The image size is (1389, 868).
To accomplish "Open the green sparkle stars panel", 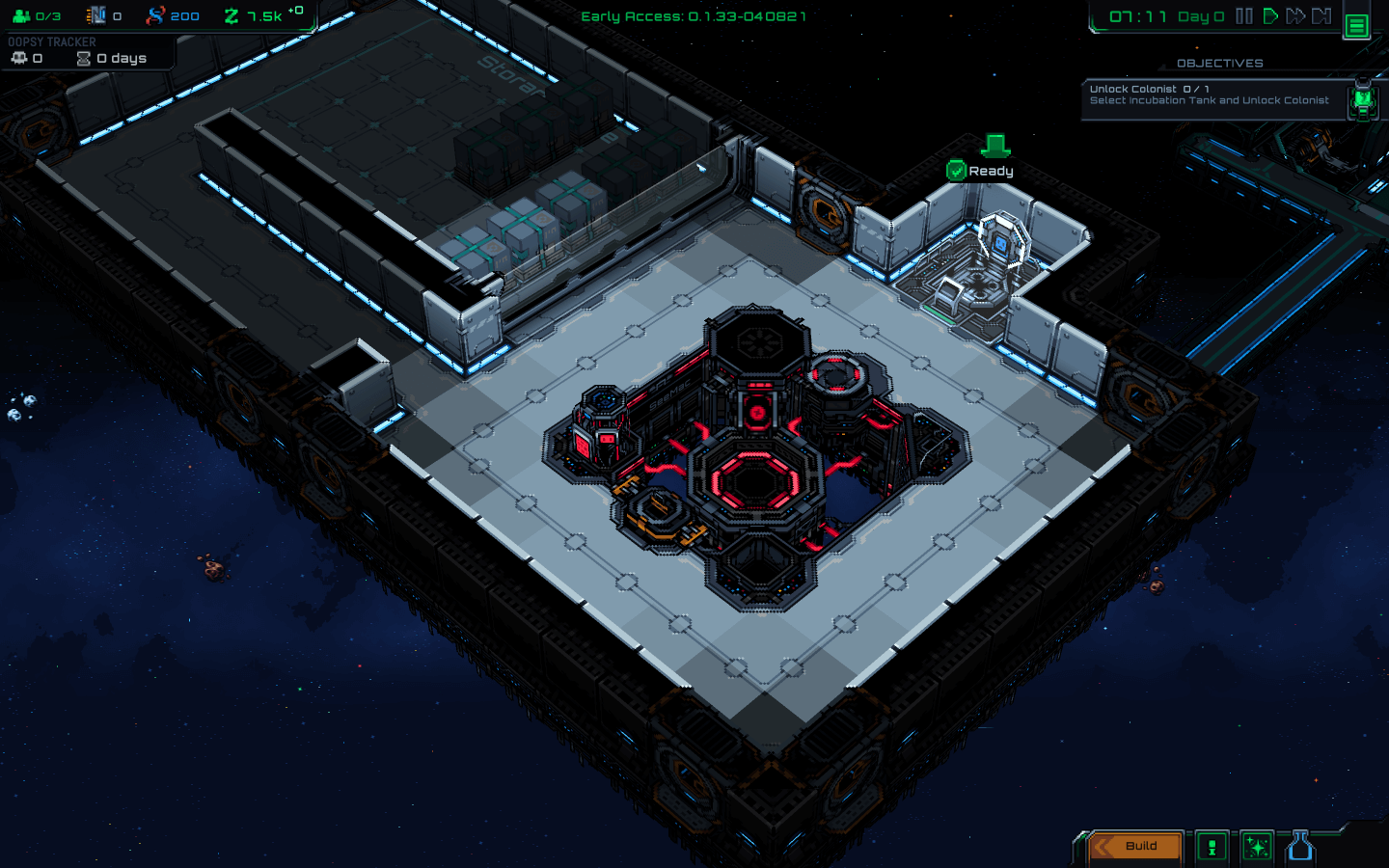I will (x=1256, y=847).
